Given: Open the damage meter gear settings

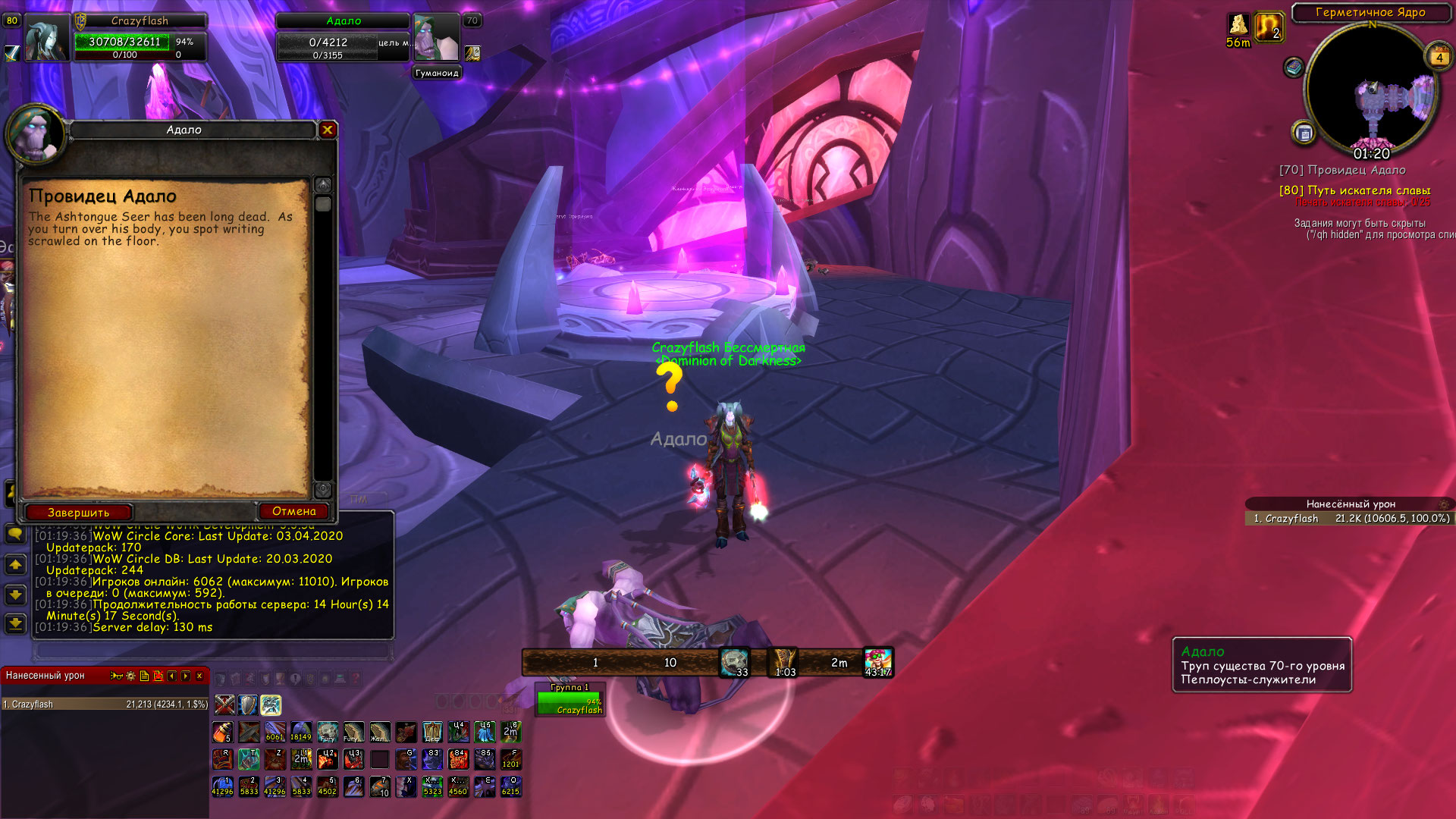Looking at the screenshot, I should pyautogui.click(x=130, y=676).
